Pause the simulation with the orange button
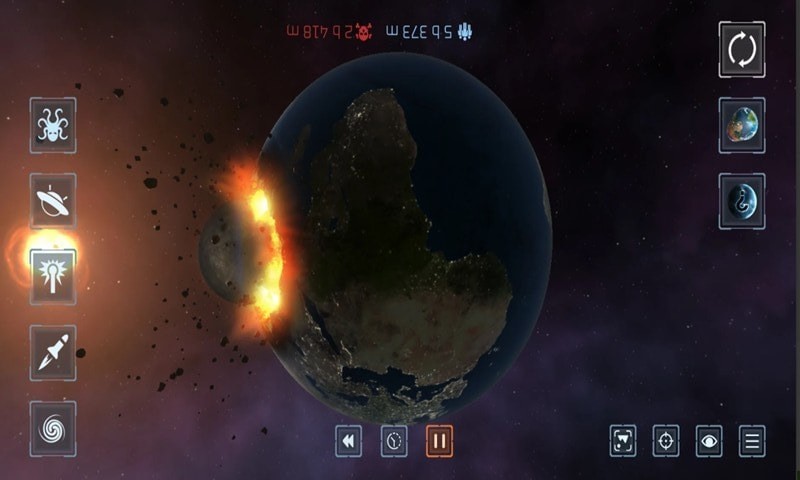 coord(440,441)
